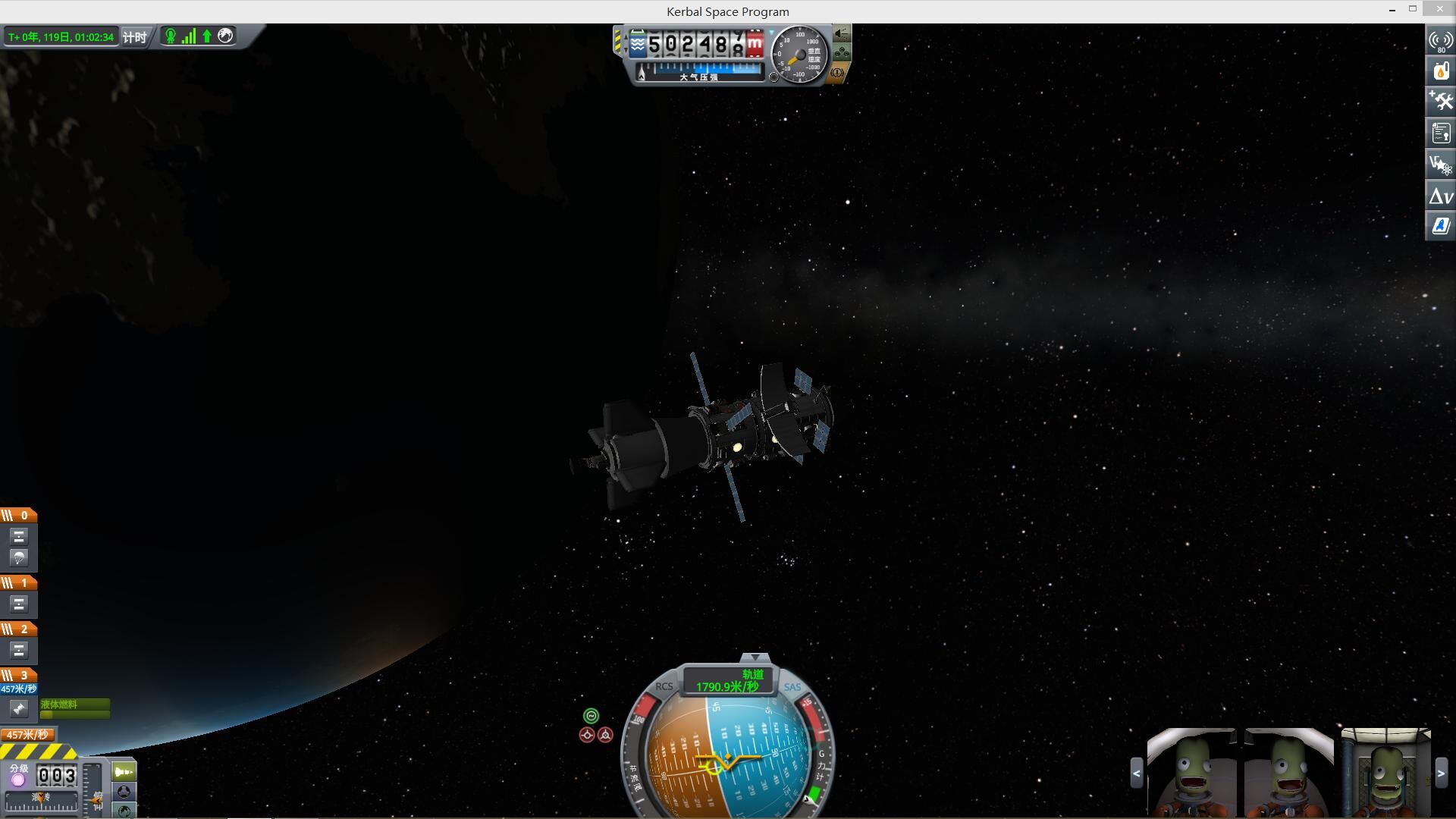The height and width of the screenshot is (819, 1456).
Task: Switch to docking mode button
Action: 124,792
